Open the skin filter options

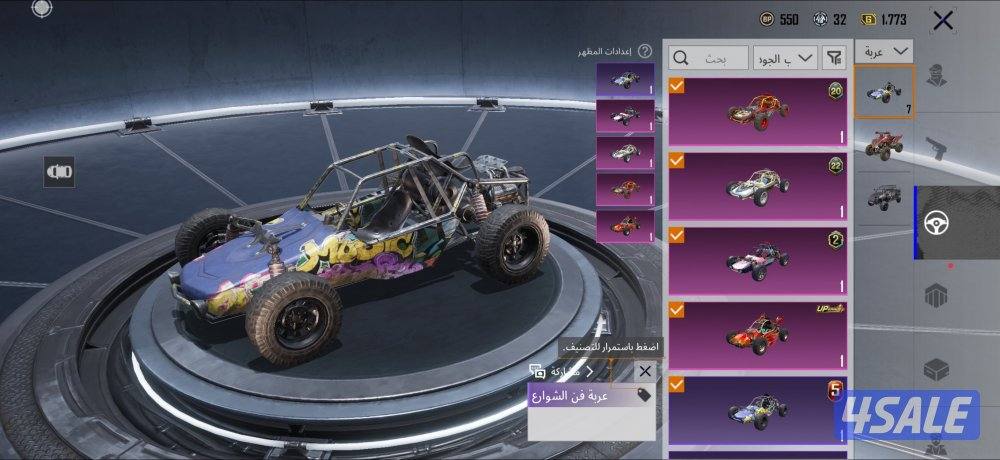834,58
